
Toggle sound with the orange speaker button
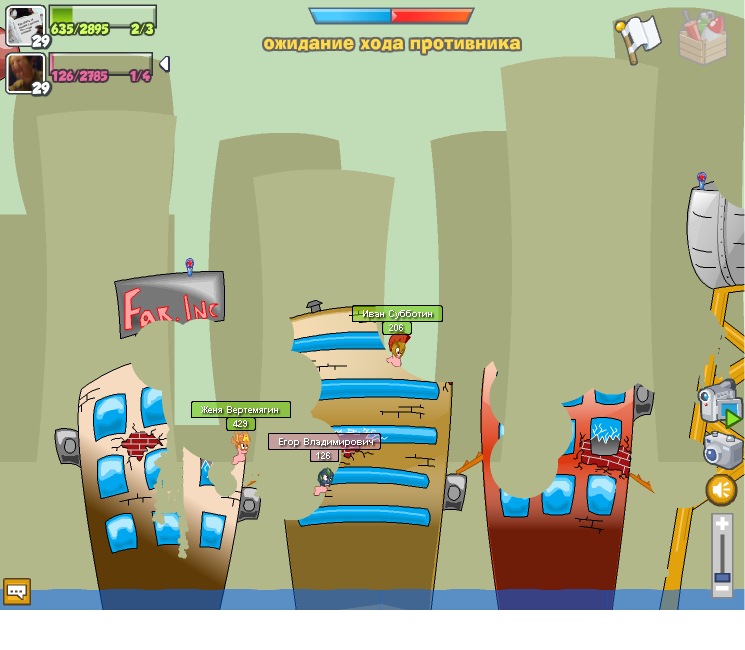click(721, 490)
